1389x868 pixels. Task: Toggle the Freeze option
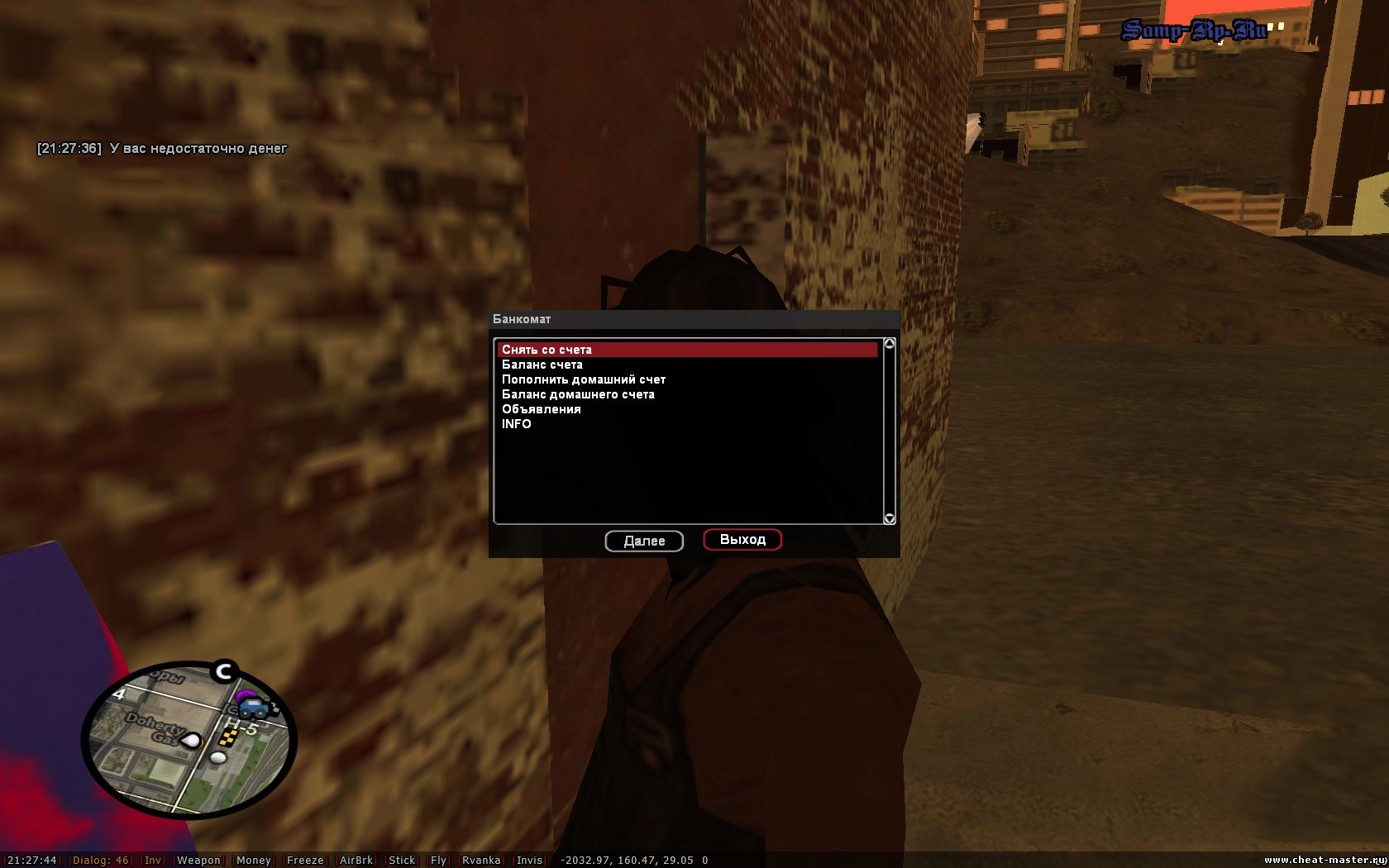[x=305, y=861]
